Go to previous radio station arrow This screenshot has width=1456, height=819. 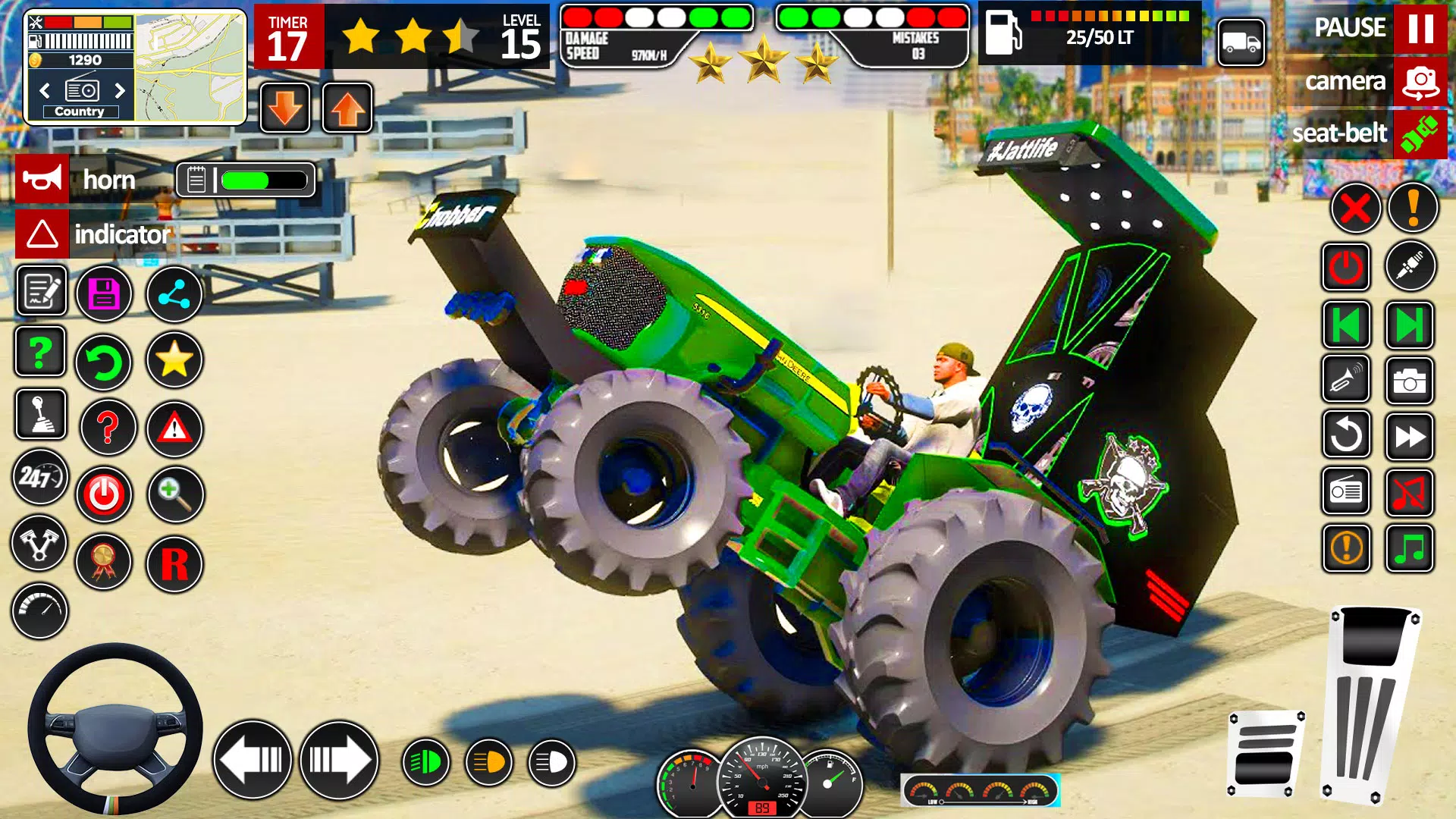click(1345, 323)
